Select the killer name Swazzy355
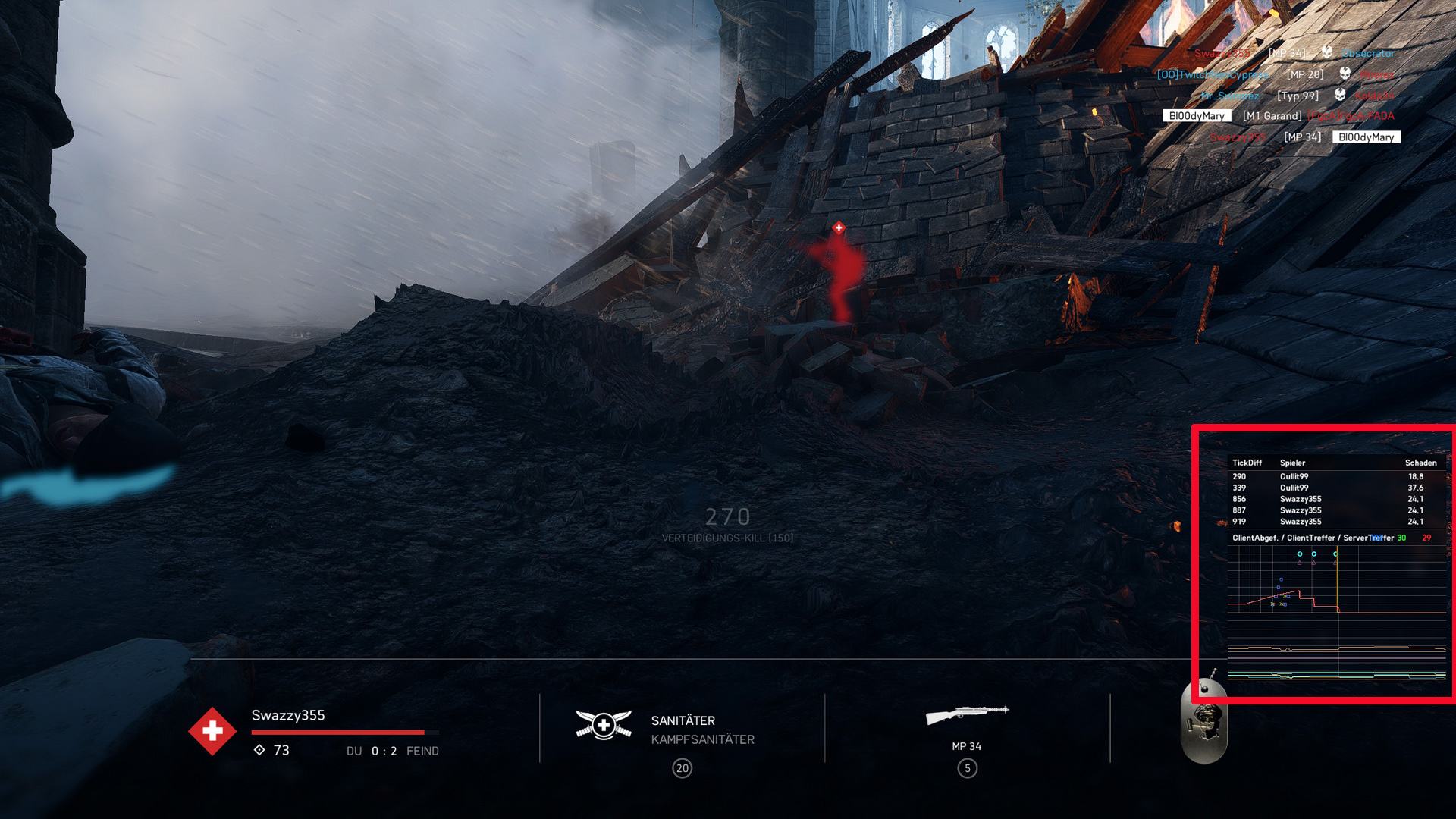 pyautogui.click(x=288, y=715)
